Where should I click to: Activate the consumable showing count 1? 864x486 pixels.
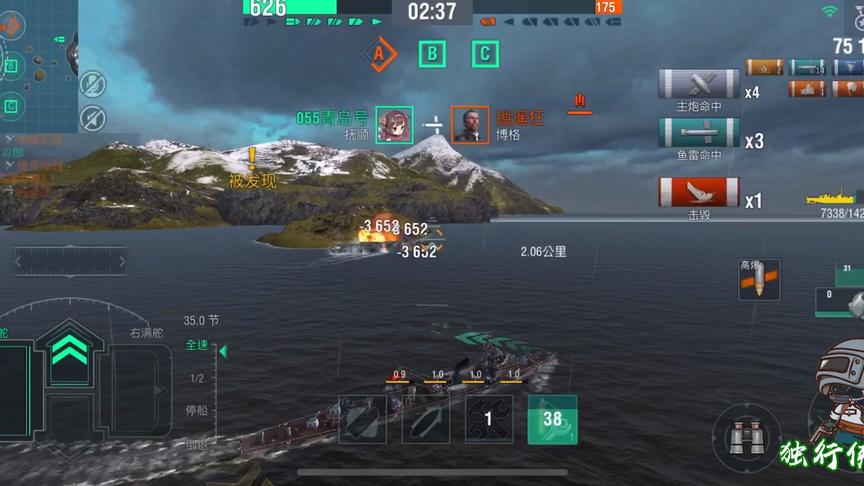point(489,419)
